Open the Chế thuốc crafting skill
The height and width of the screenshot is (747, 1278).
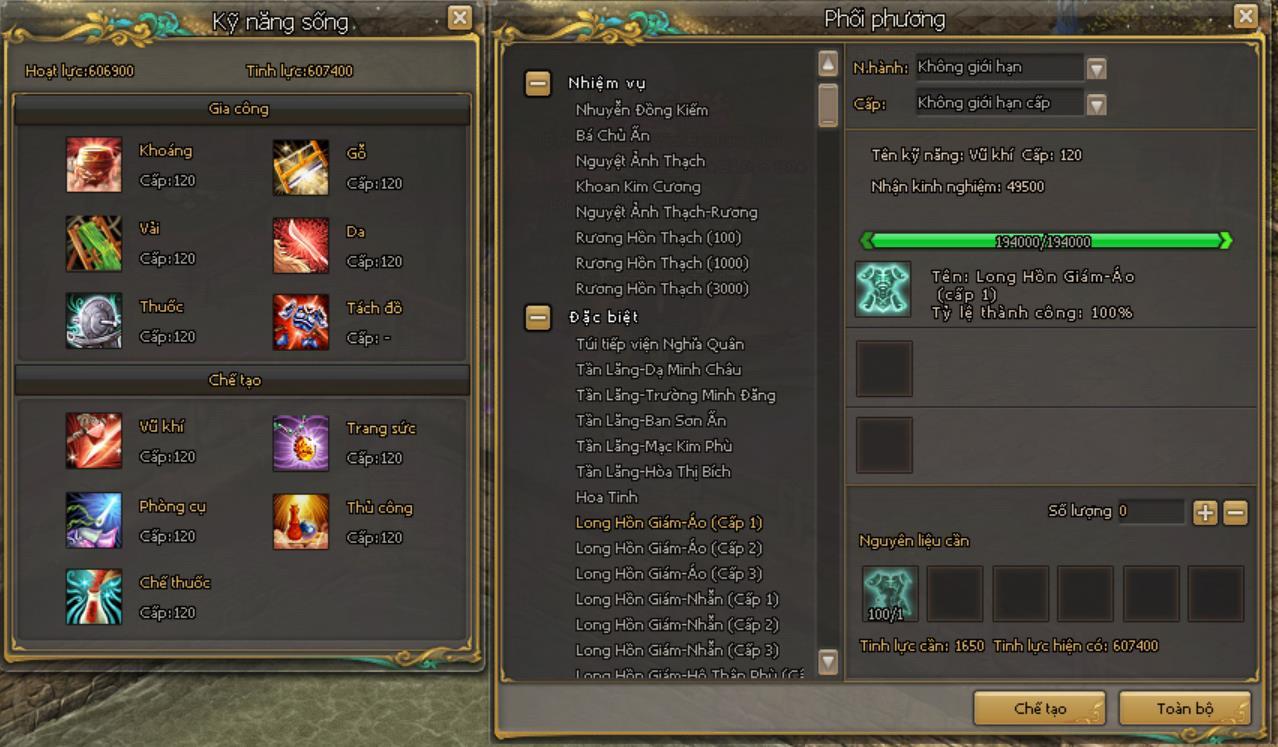click(x=94, y=597)
